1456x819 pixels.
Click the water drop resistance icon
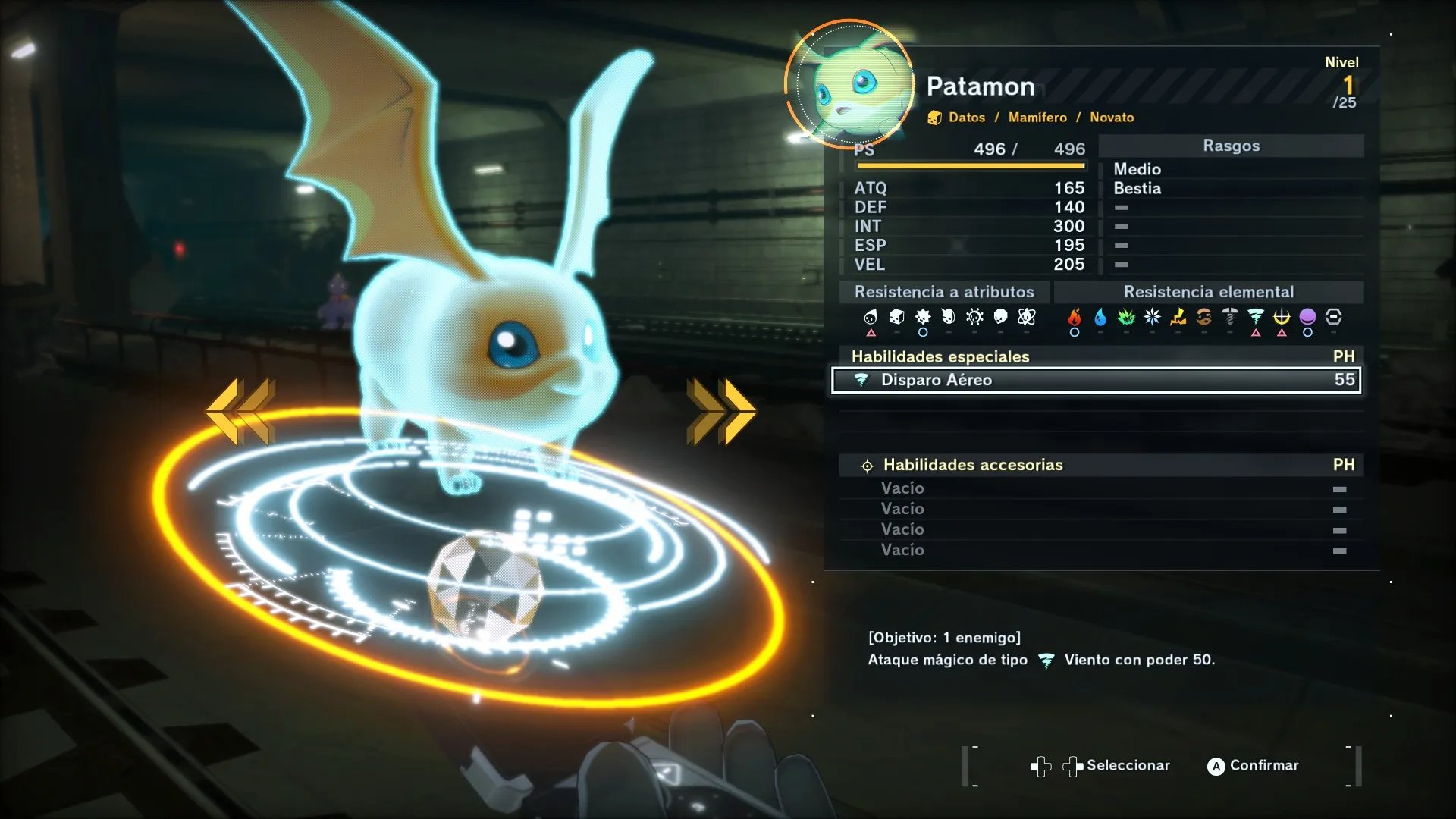pos(1100,317)
